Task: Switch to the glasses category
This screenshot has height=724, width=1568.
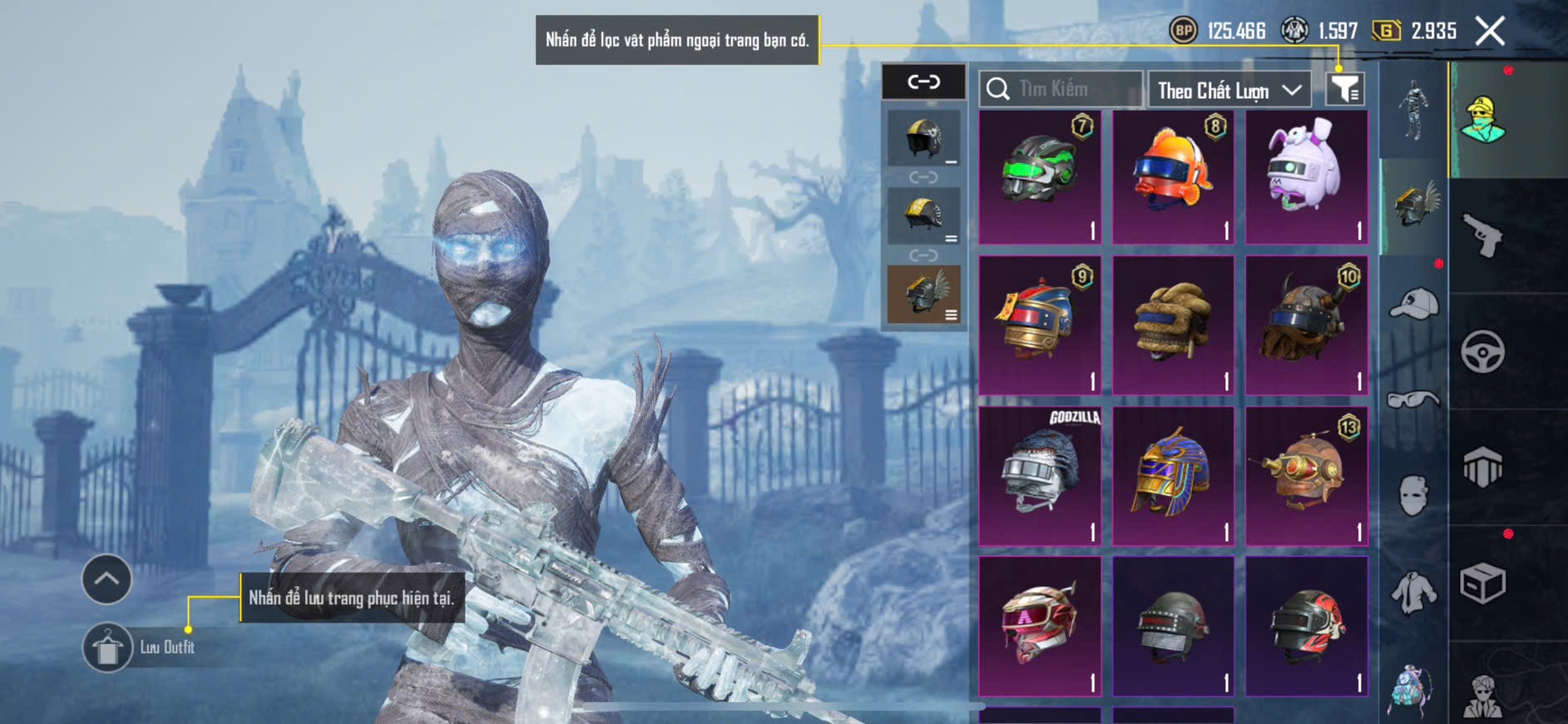Action: pos(1413,400)
